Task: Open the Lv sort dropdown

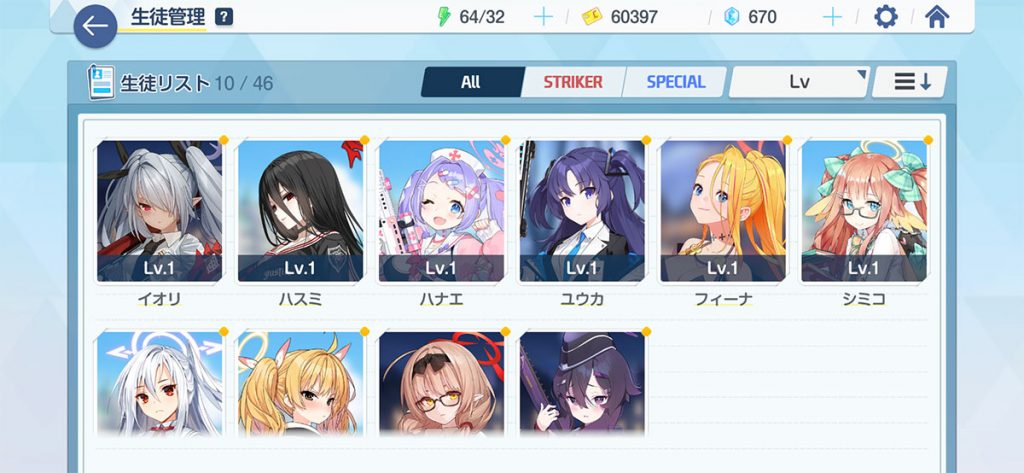Action: coord(798,82)
